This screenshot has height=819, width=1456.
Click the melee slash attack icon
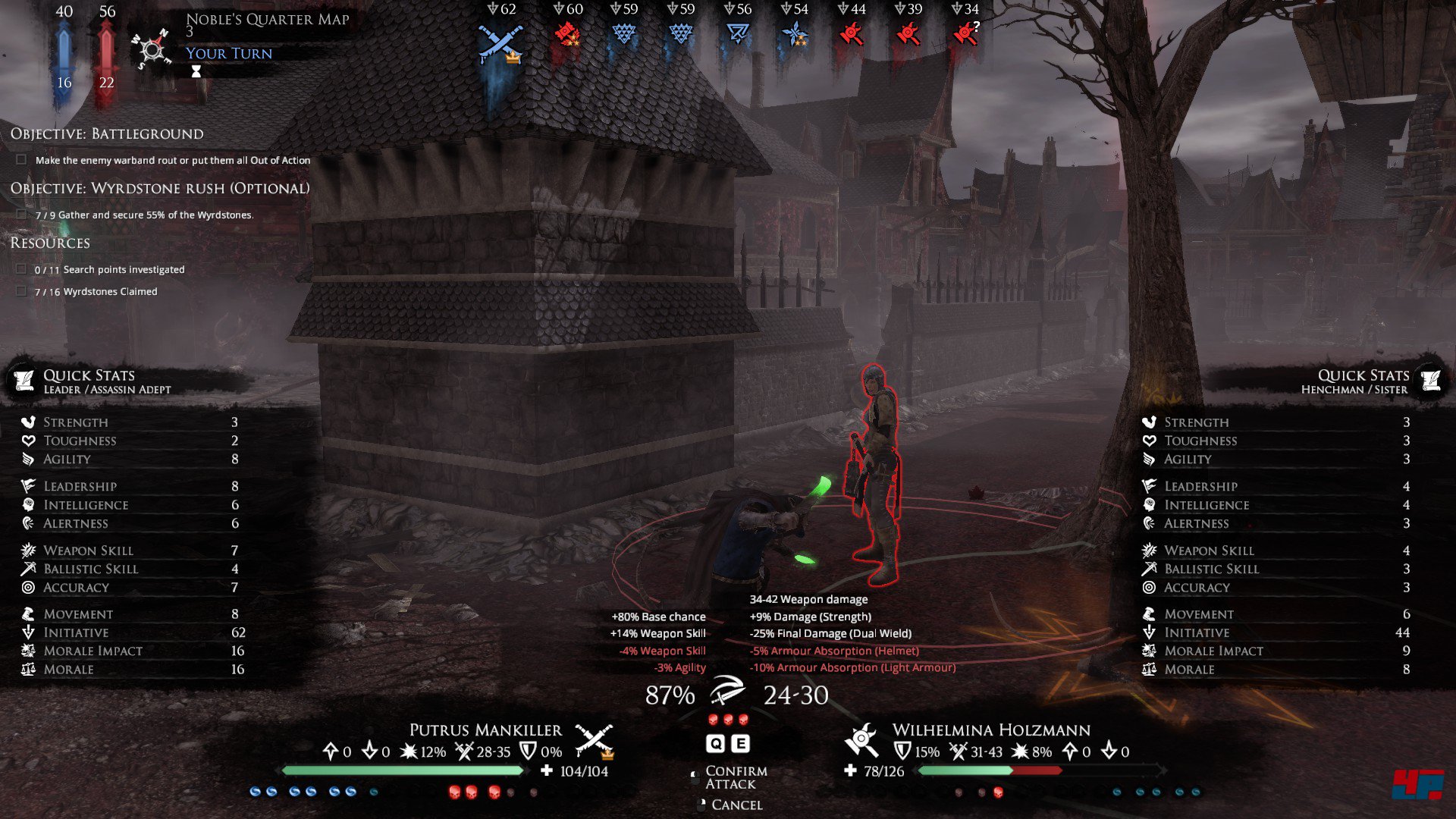coord(727,692)
